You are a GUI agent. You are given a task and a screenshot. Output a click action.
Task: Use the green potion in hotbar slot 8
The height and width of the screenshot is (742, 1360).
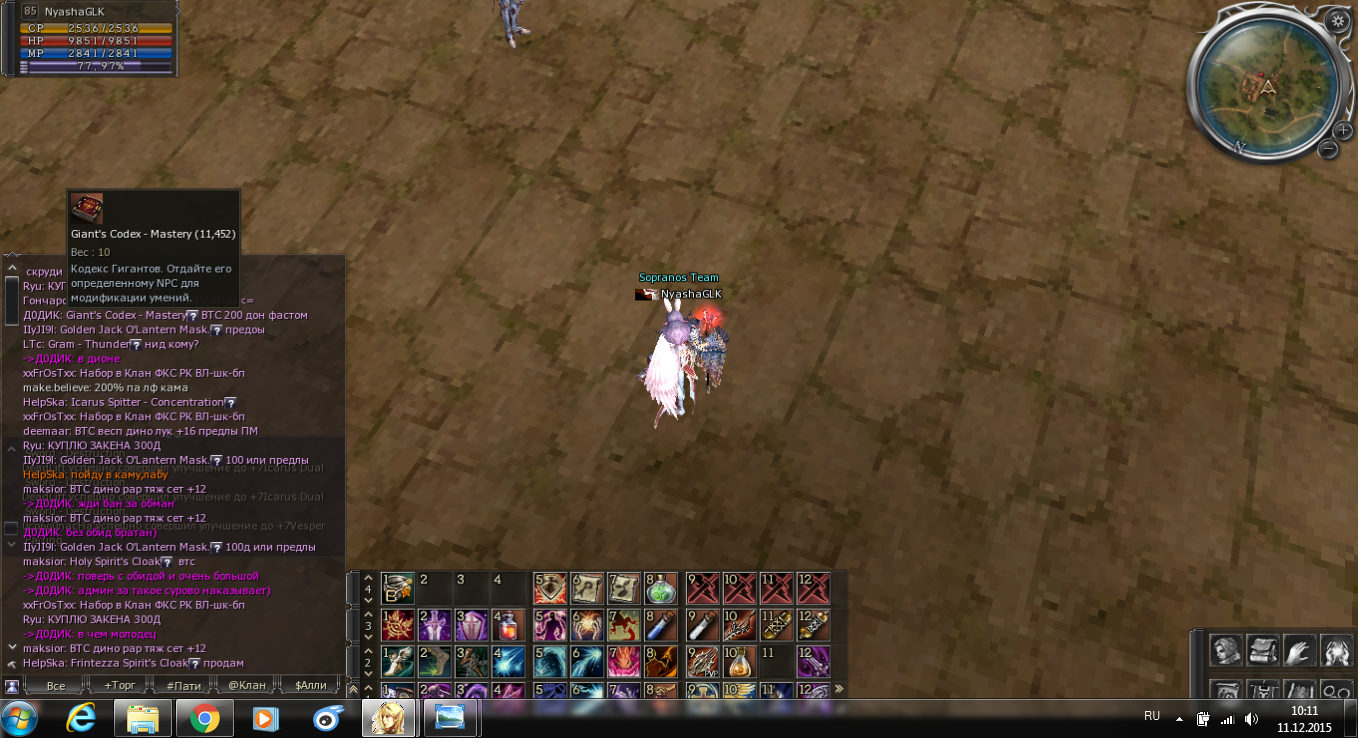coord(659,588)
